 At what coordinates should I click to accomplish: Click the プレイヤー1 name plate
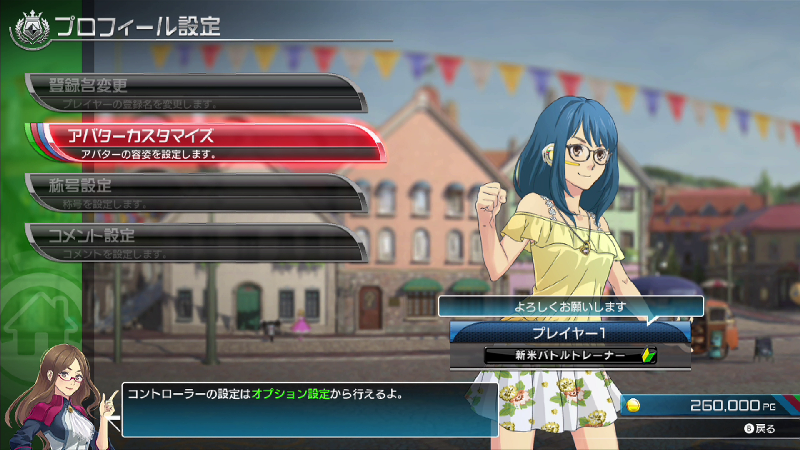(x=569, y=331)
